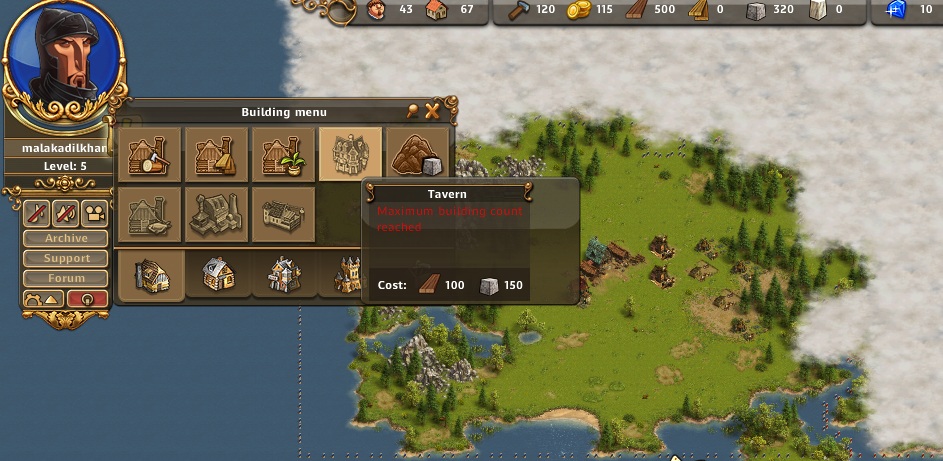Click the video camera button

[94, 212]
